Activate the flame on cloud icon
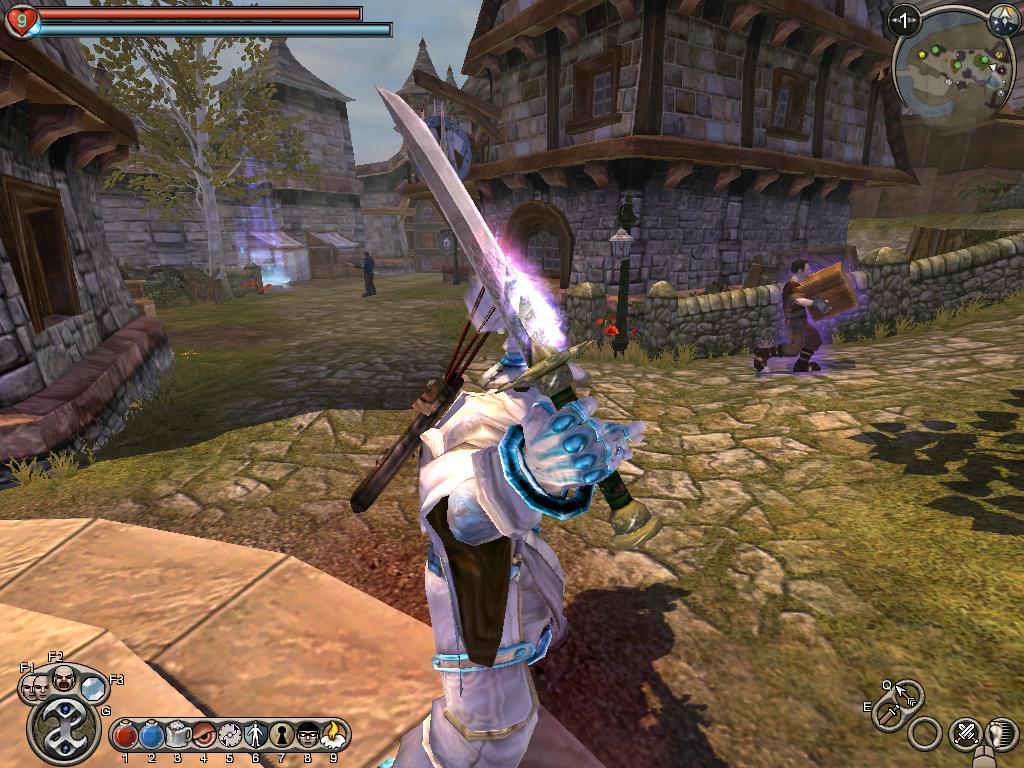The height and width of the screenshot is (768, 1024). tap(333, 735)
